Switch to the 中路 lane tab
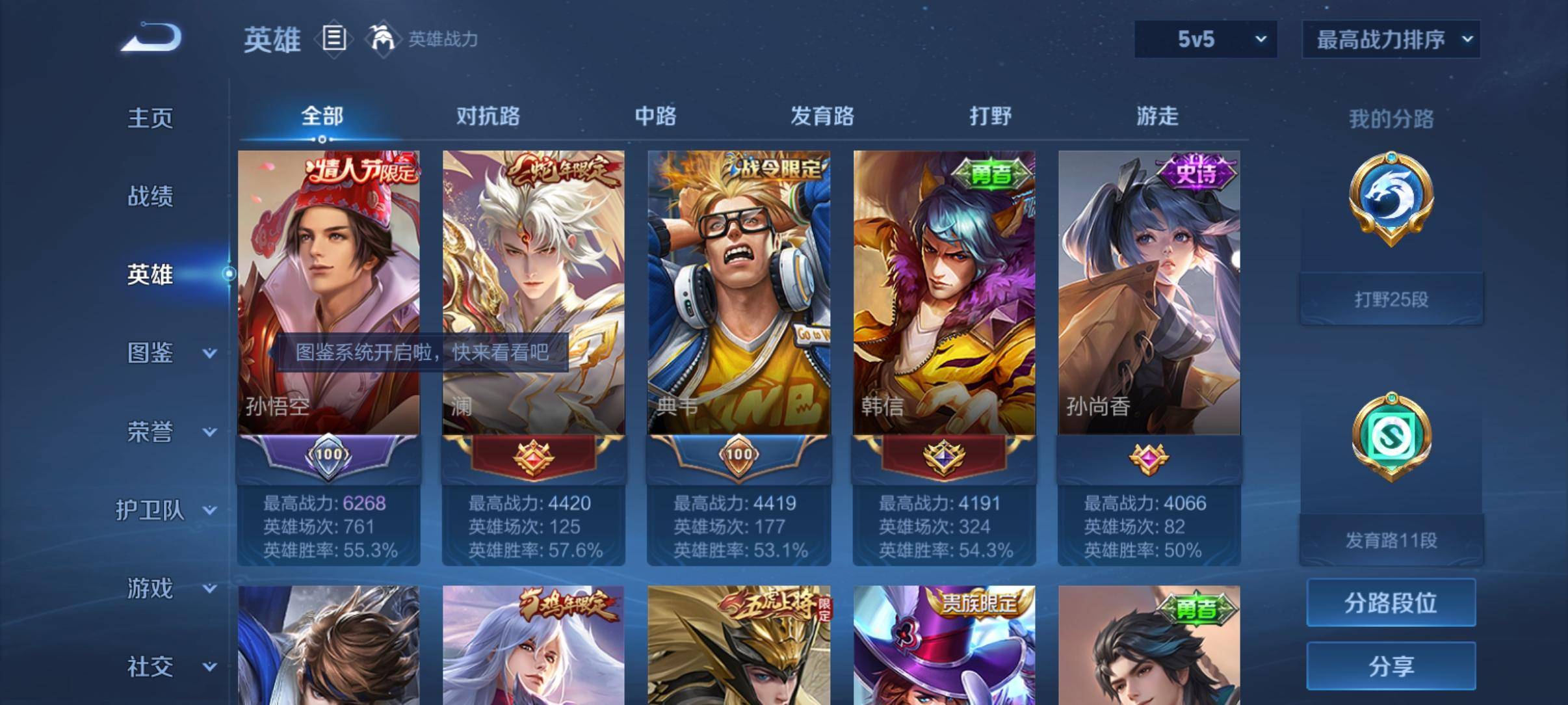This screenshot has height=705, width=1568. 655,116
